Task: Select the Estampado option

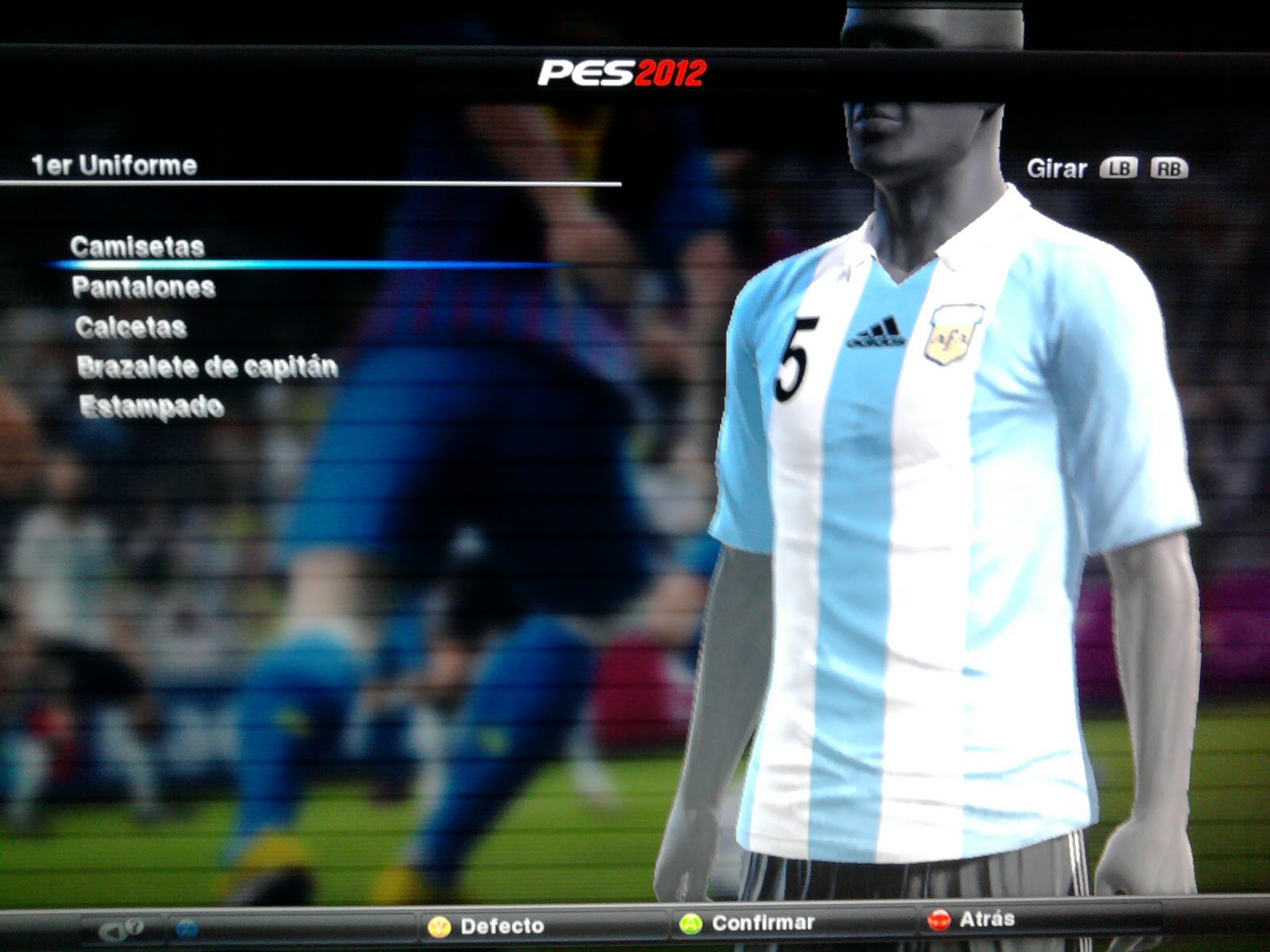Action: pos(152,406)
